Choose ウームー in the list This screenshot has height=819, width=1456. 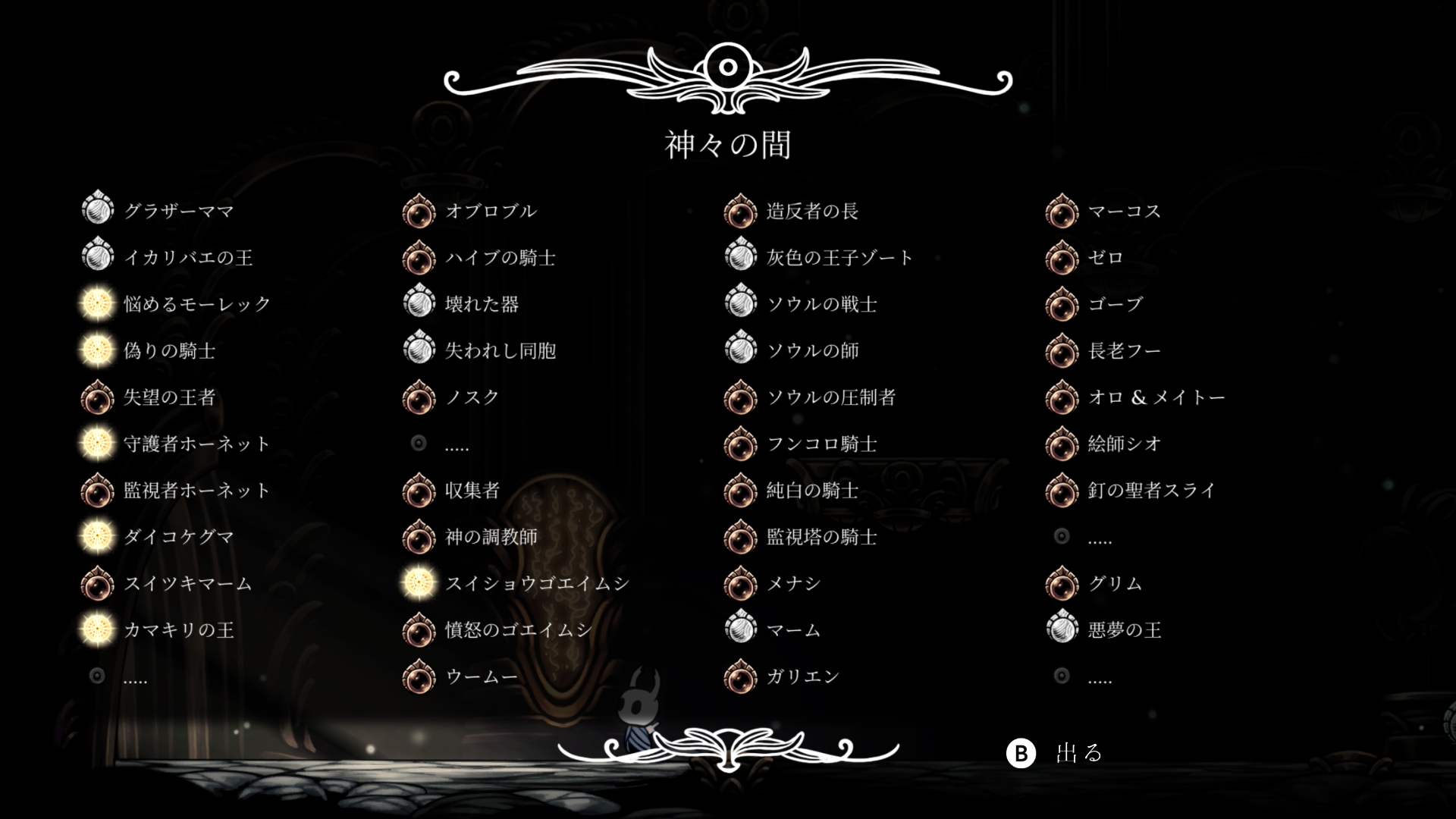tap(482, 676)
